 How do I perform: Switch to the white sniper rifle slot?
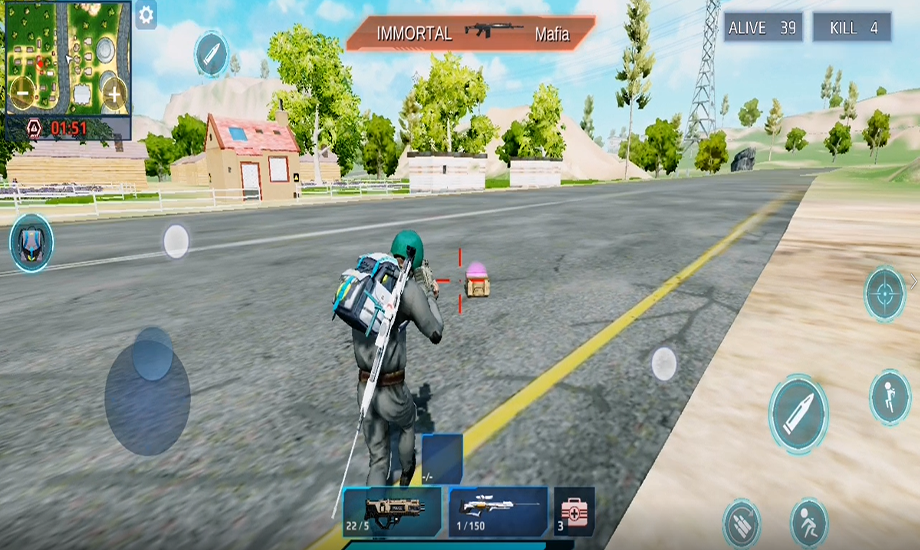point(498,511)
